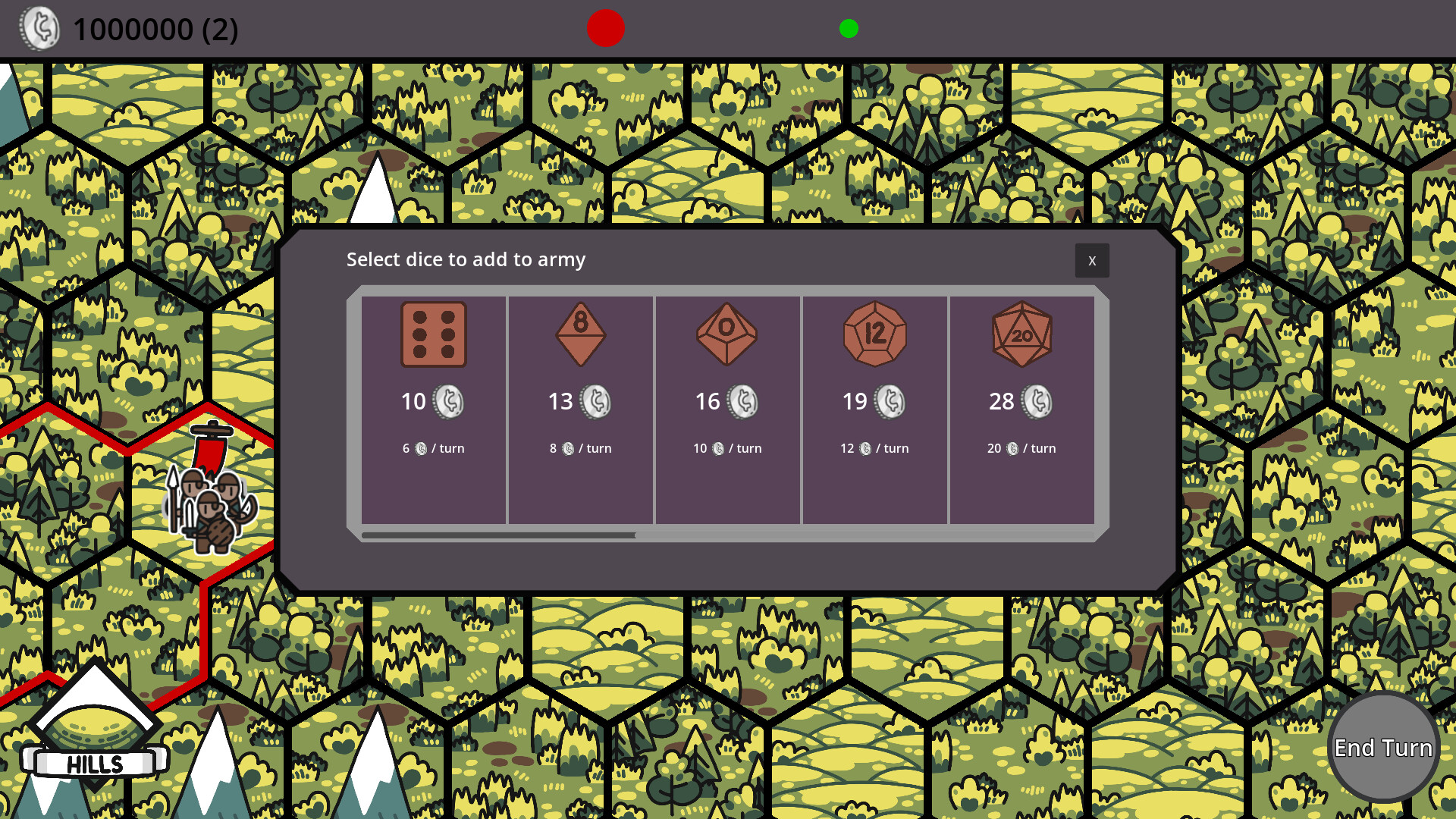Click the green player indicator dot
The image size is (1456, 819).
pyautogui.click(x=849, y=29)
